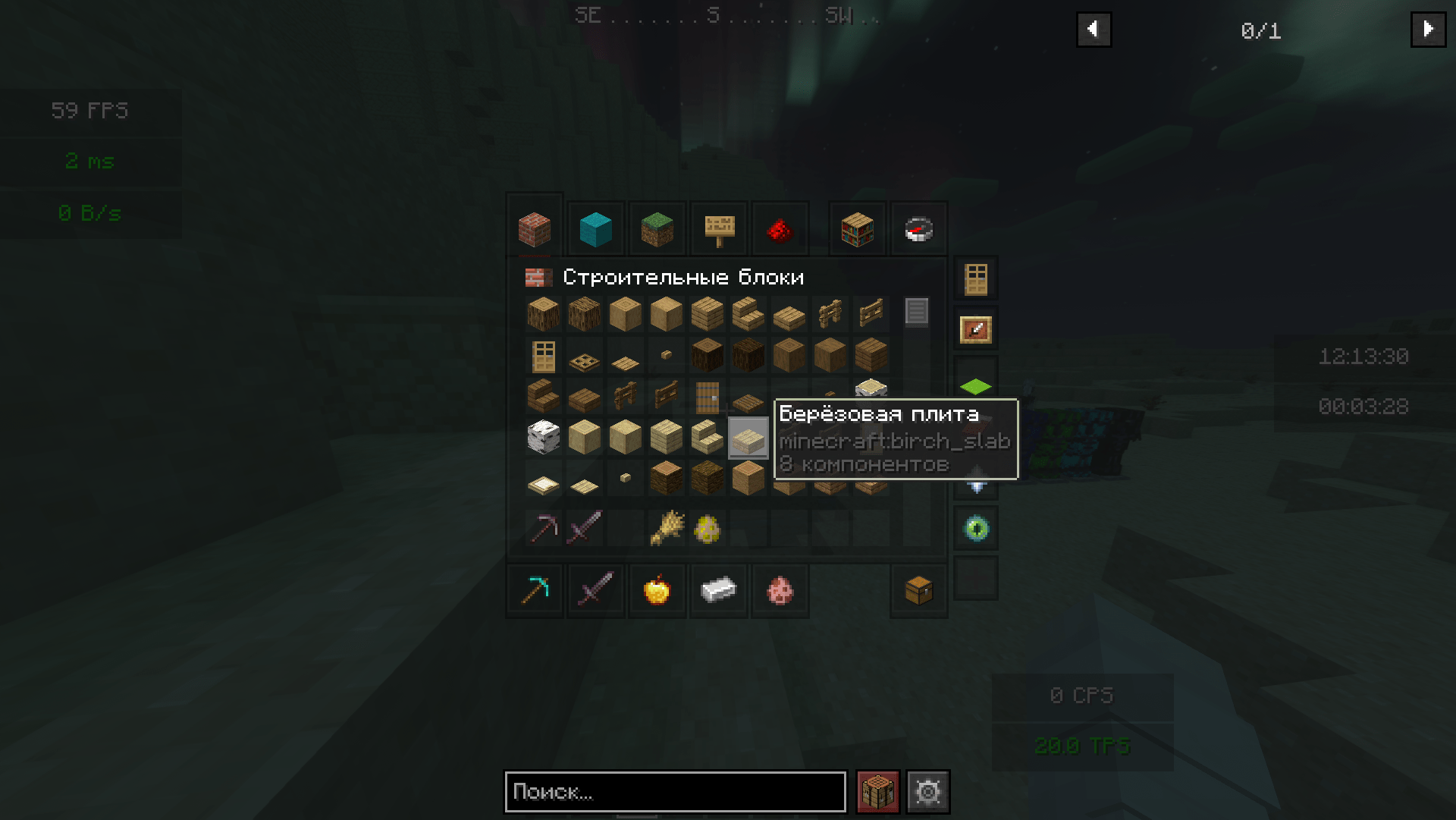
Task: Select the birch door icon in right sidebar
Action: click(x=976, y=278)
